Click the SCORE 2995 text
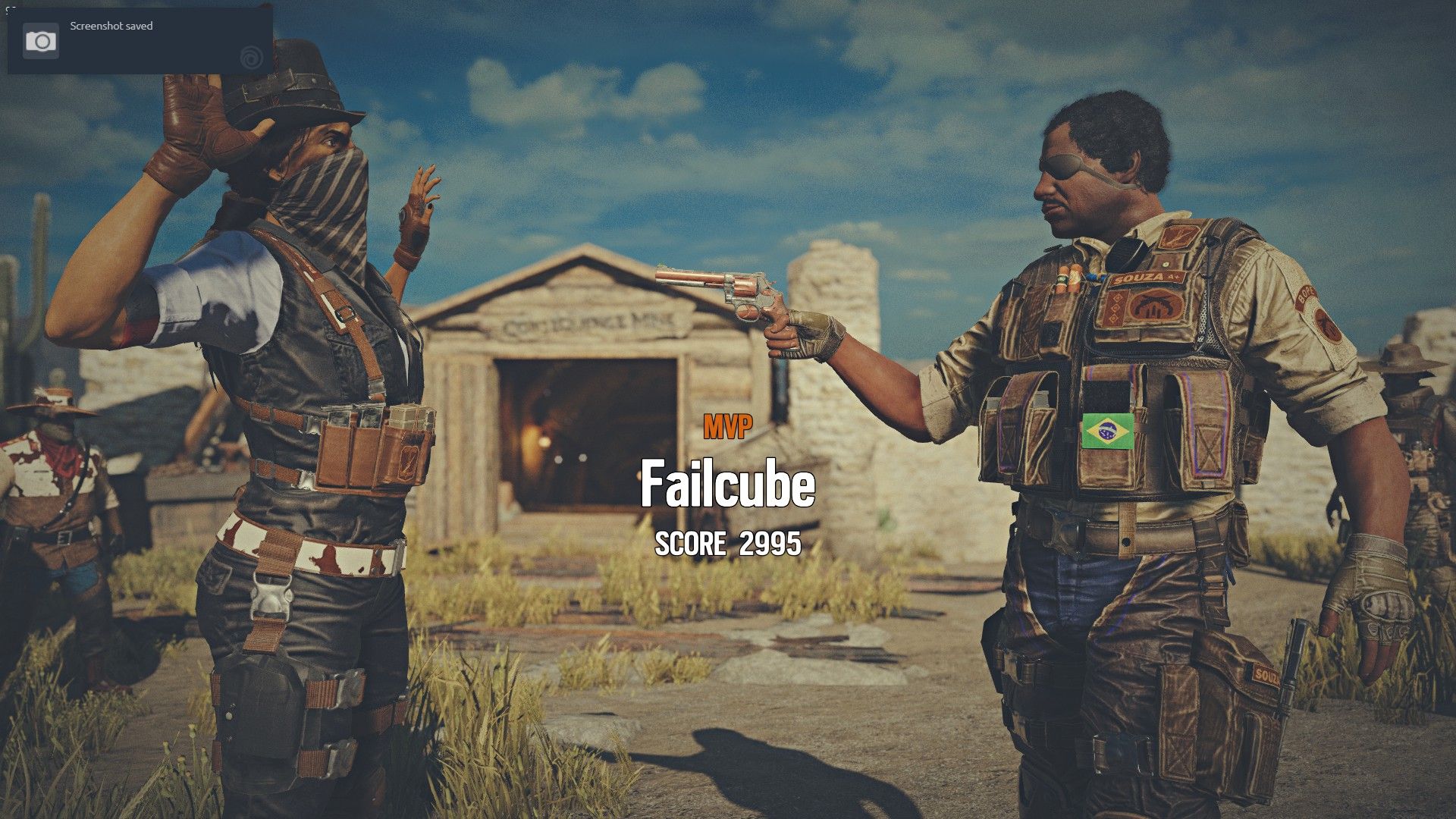The width and height of the screenshot is (1456, 819). point(730,544)
